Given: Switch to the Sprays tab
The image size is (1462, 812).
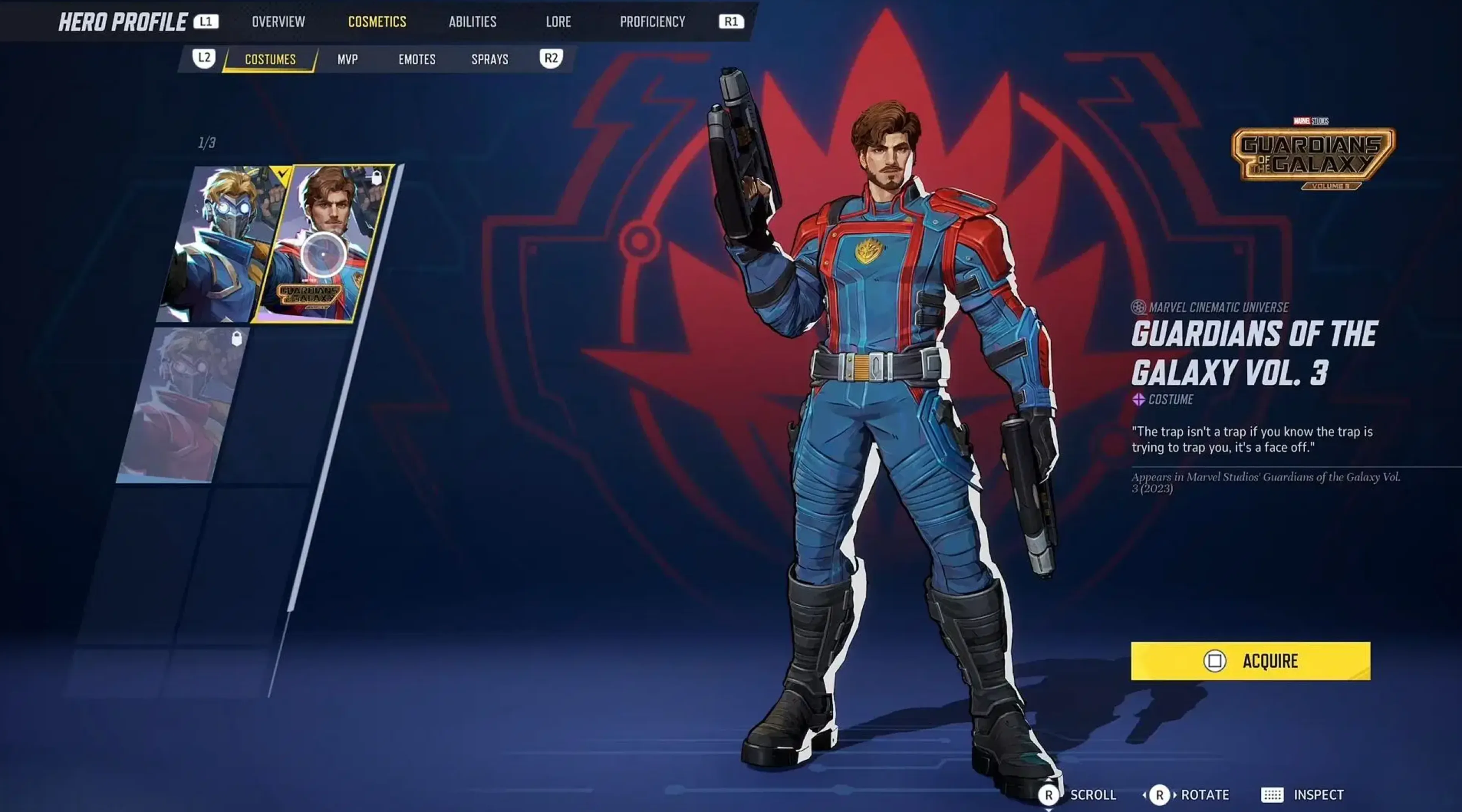Looking at the screenshot, I should (491, 59).
